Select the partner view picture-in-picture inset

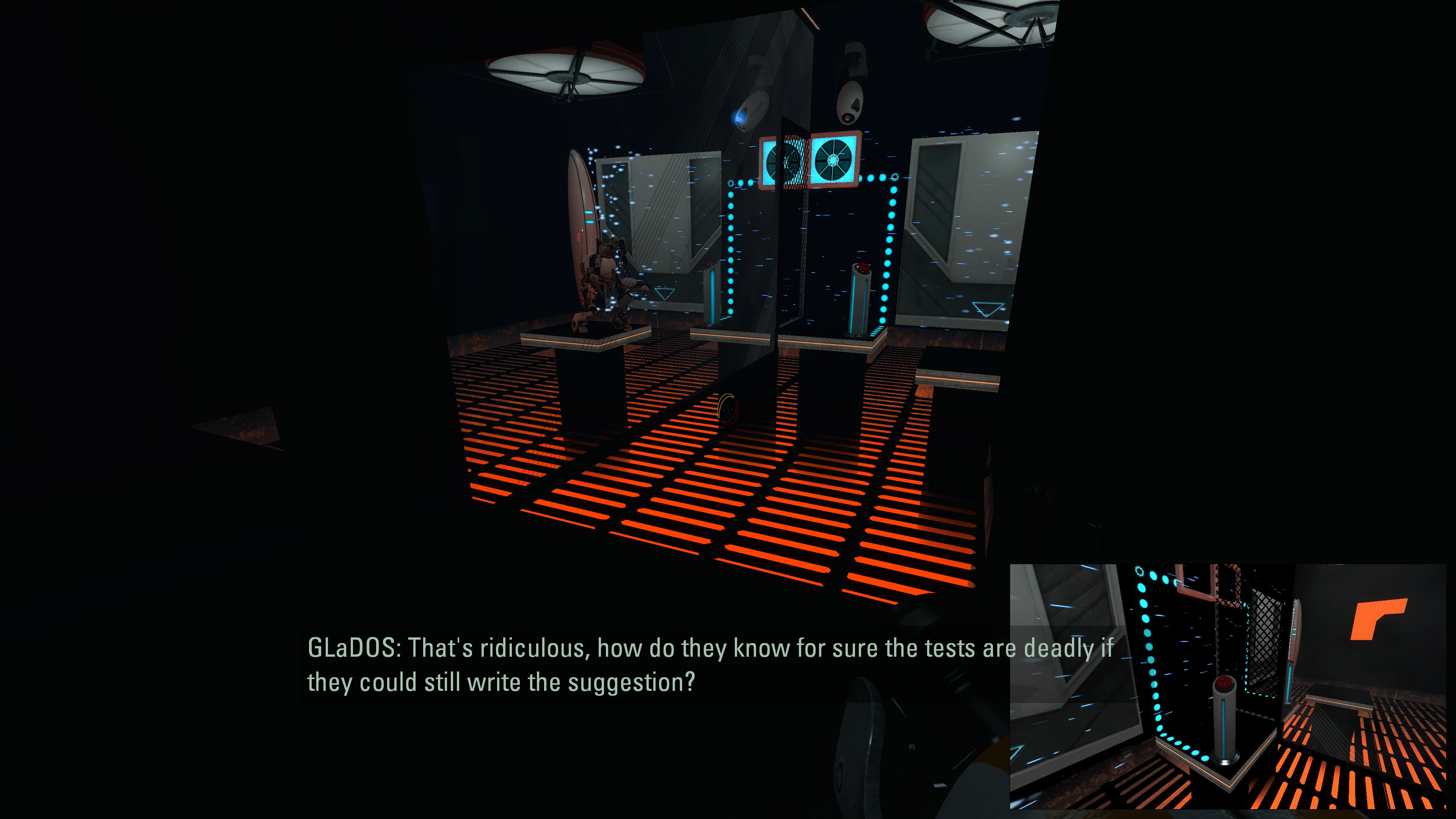tap(1227, 686)
